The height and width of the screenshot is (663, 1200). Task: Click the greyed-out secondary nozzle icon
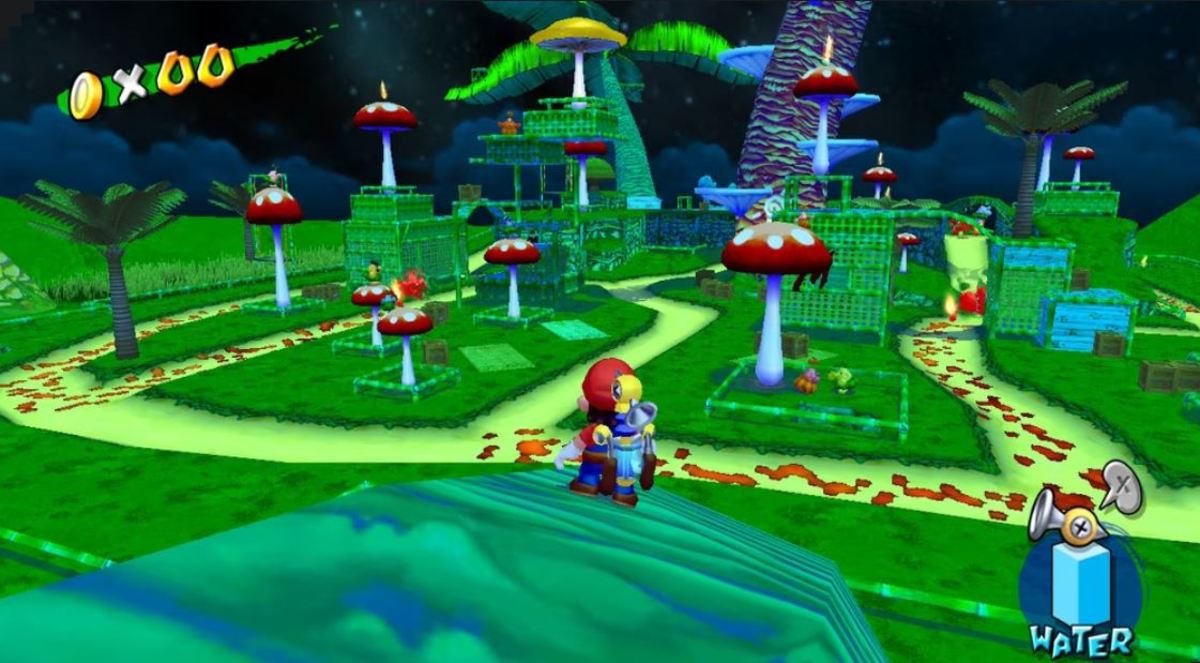[1122, 488]
